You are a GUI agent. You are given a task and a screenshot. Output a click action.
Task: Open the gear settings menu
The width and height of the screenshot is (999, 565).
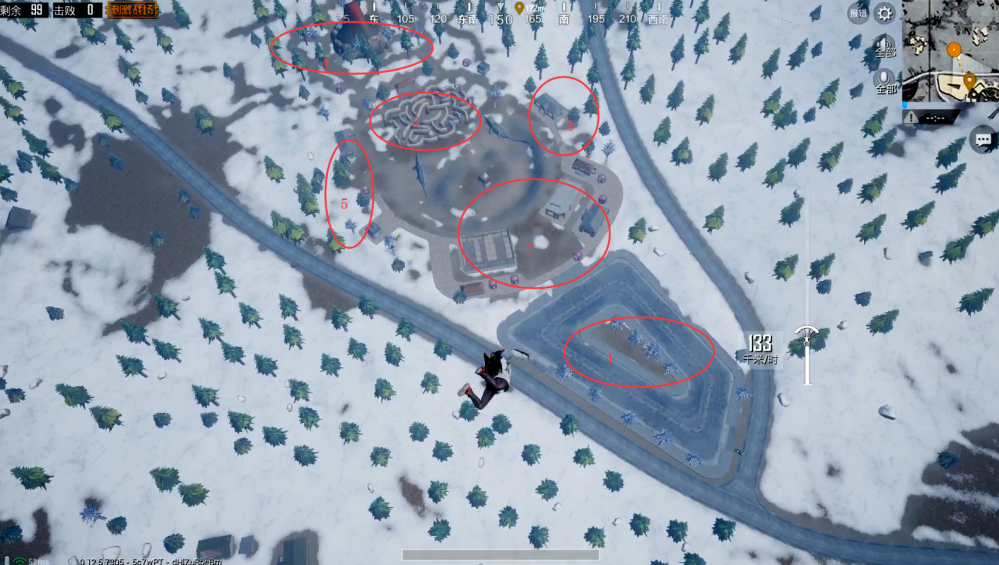point(884,13)
